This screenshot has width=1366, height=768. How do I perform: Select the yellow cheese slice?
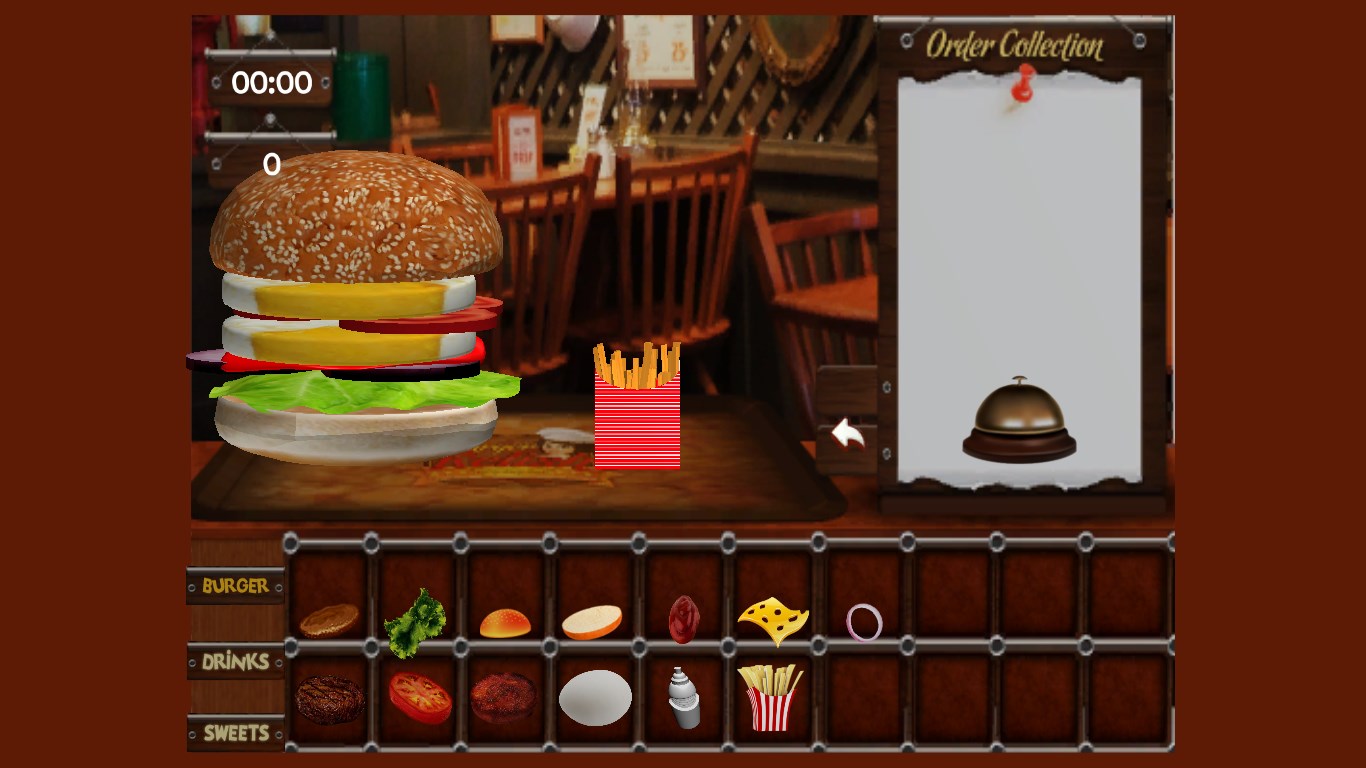[x=772, y=620]
